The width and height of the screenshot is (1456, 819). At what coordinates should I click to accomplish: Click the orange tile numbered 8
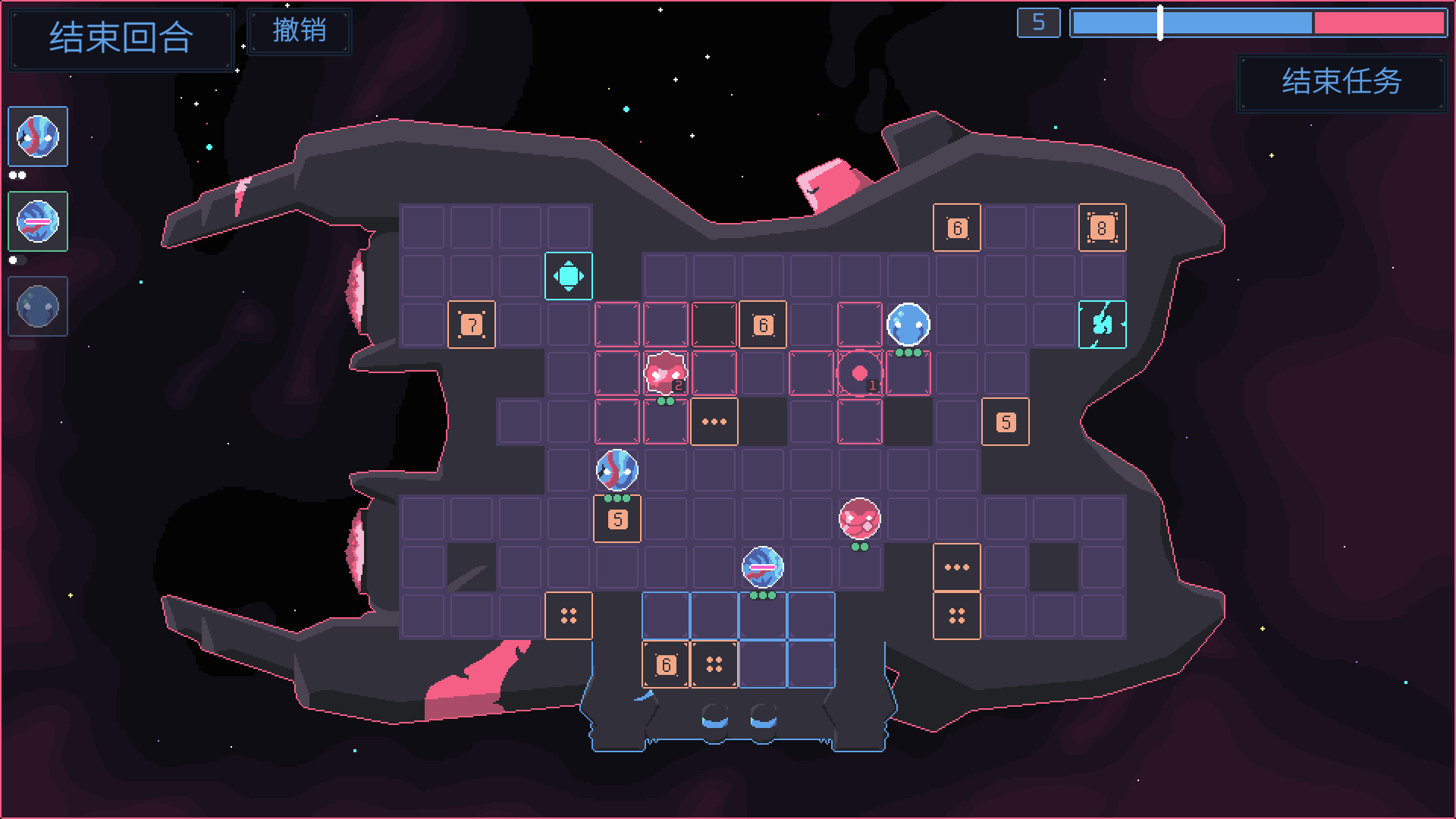pyautogui.click(x=1103, y=226)
